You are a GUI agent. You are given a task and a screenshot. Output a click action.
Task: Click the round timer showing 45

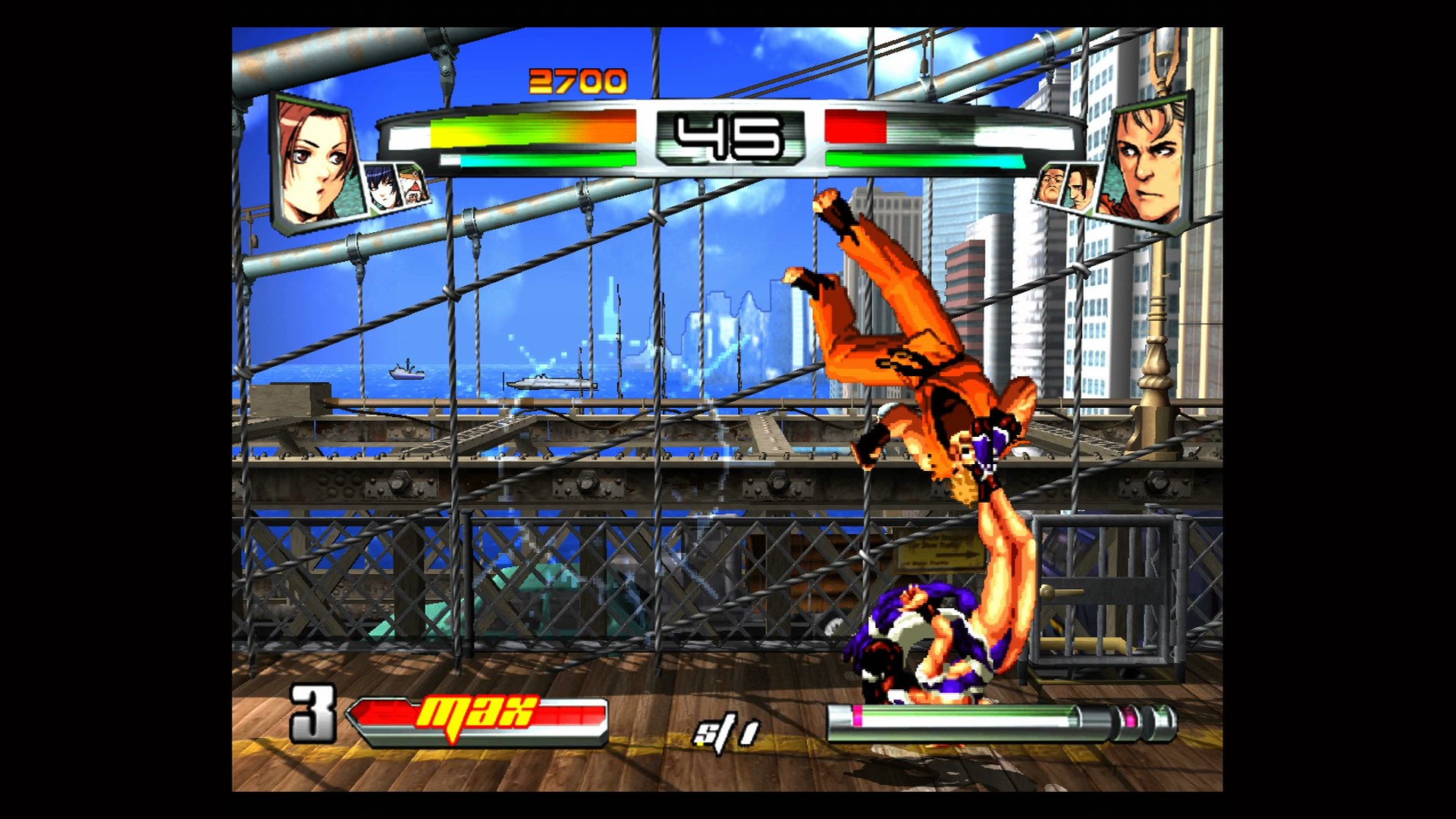728,136
